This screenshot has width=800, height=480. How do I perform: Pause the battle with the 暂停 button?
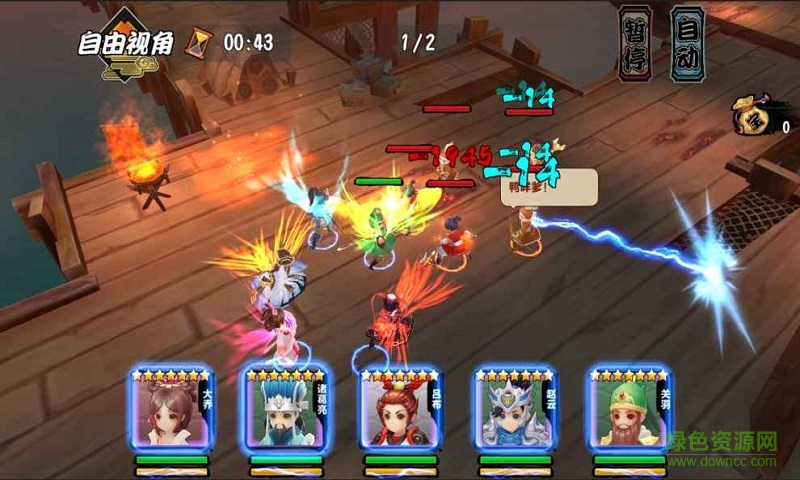(635, 43)
